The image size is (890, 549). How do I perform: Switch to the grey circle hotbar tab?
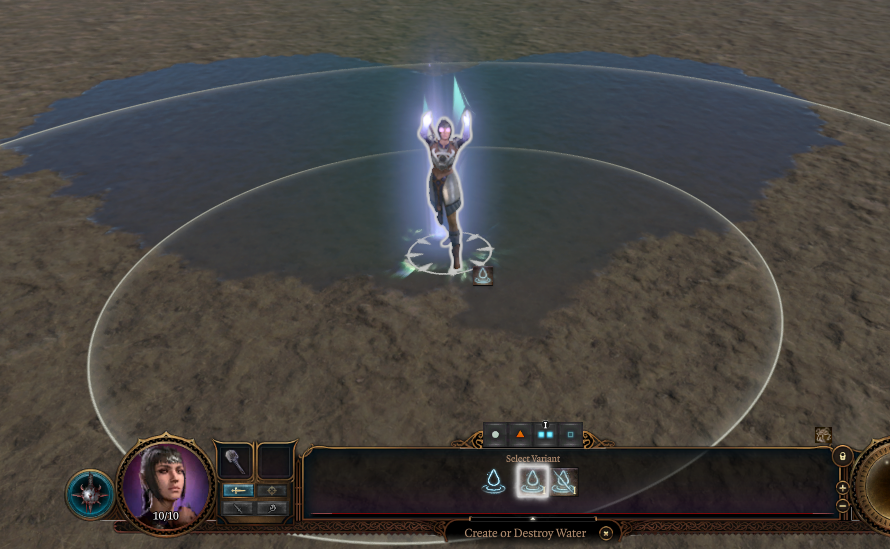[495, 435]
